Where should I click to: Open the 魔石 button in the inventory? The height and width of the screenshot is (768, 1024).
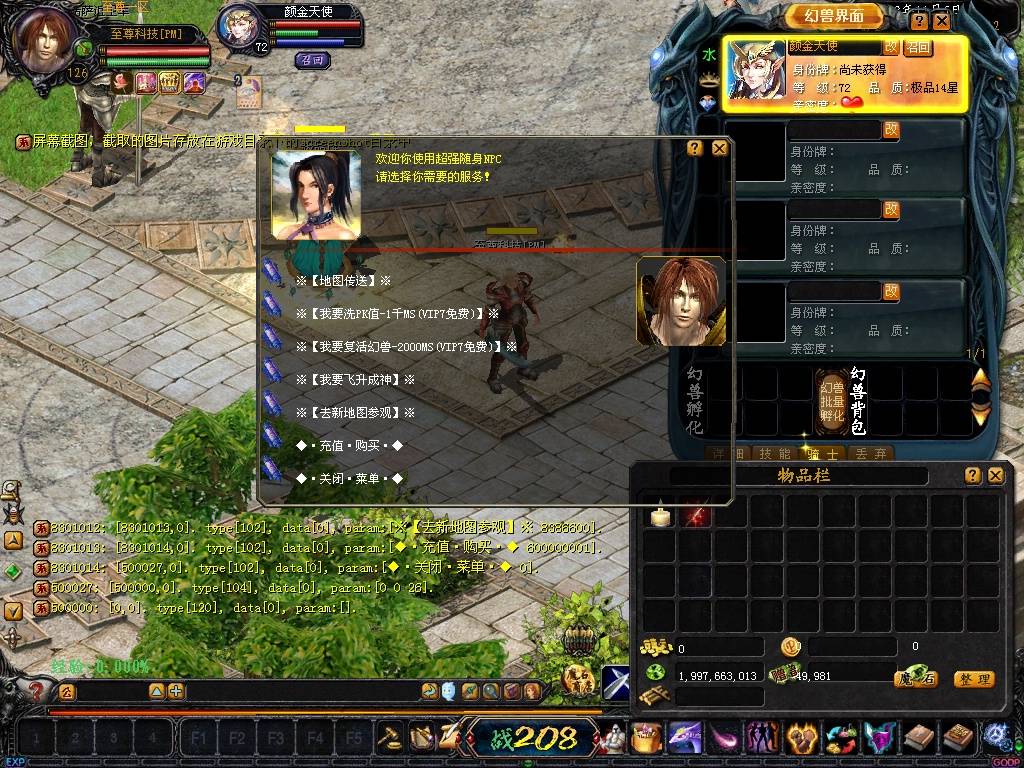point(915,679)
